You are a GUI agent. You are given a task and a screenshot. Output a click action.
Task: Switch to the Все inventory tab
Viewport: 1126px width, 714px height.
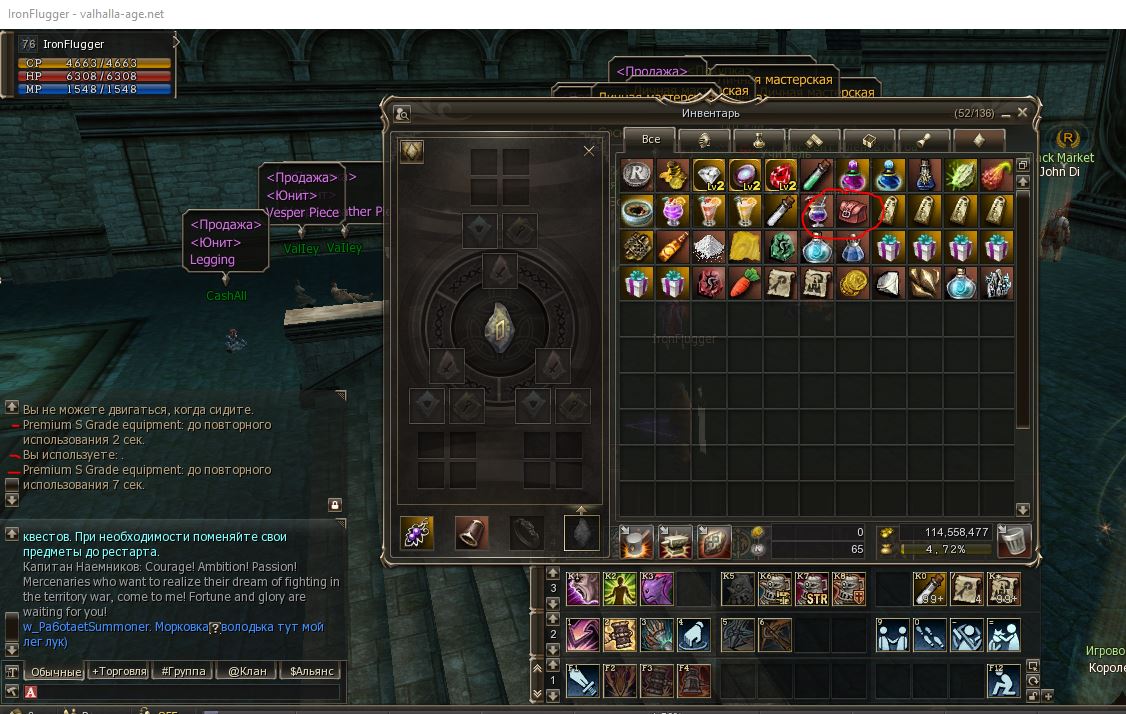(x=651, y=140)
